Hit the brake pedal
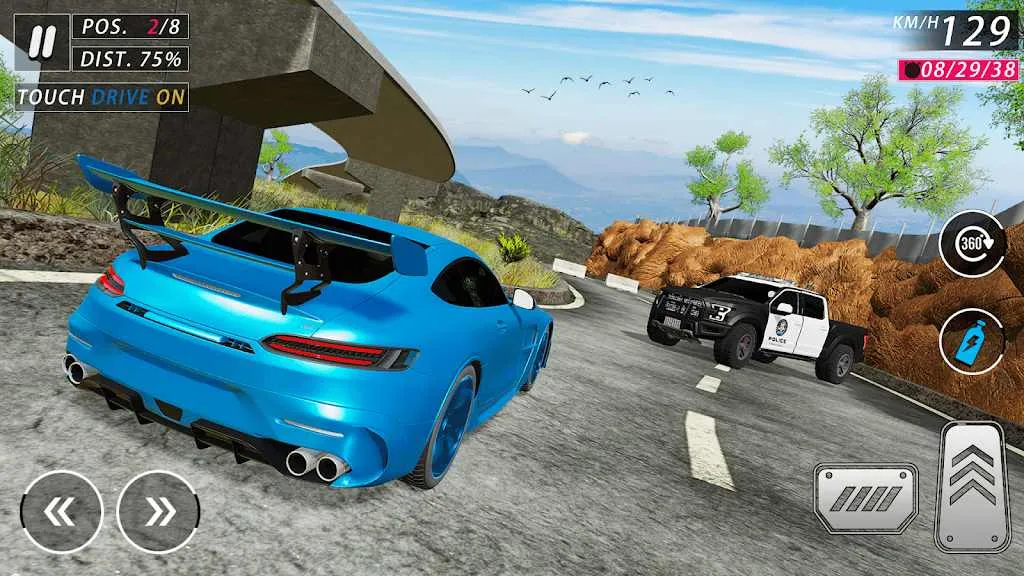Viewport: 1024px width, 576px height. [x=865, y=497]
